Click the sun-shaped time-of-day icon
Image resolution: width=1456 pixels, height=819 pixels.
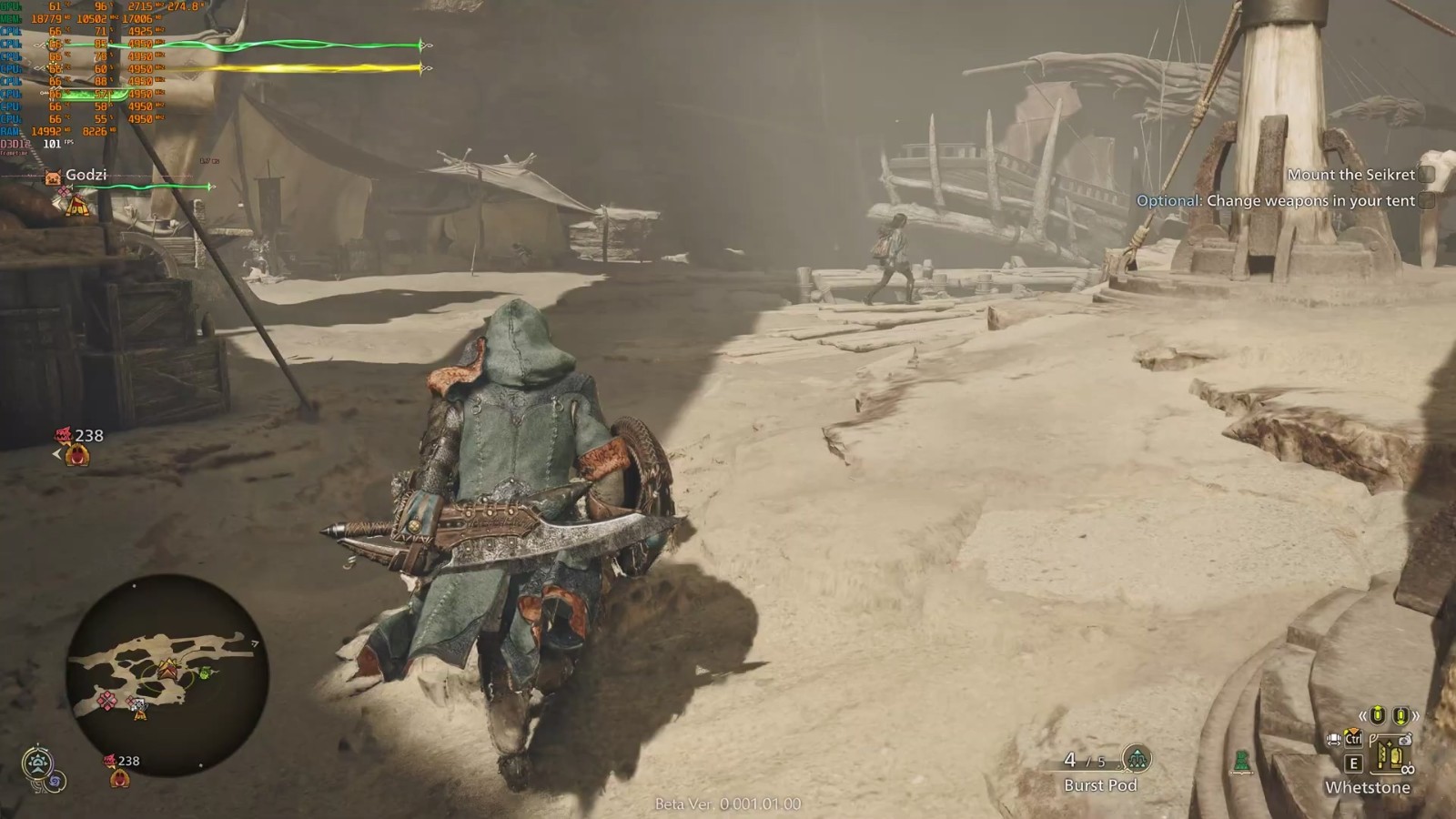click(38, 763)
